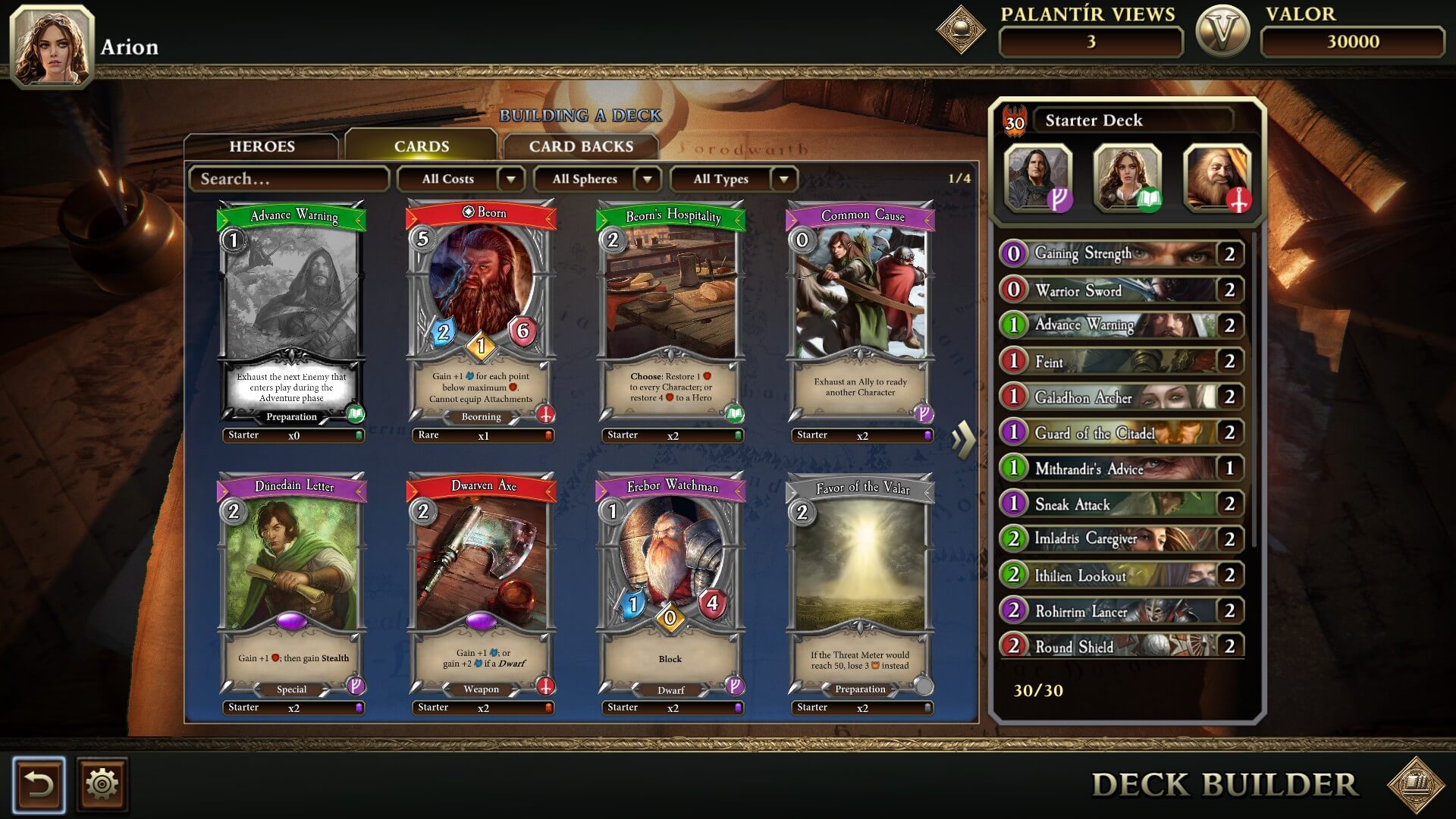Viewport: 1456px width, 819px height.
Task: Switch to the HEROES tab
Action: (x=262, y=146)
